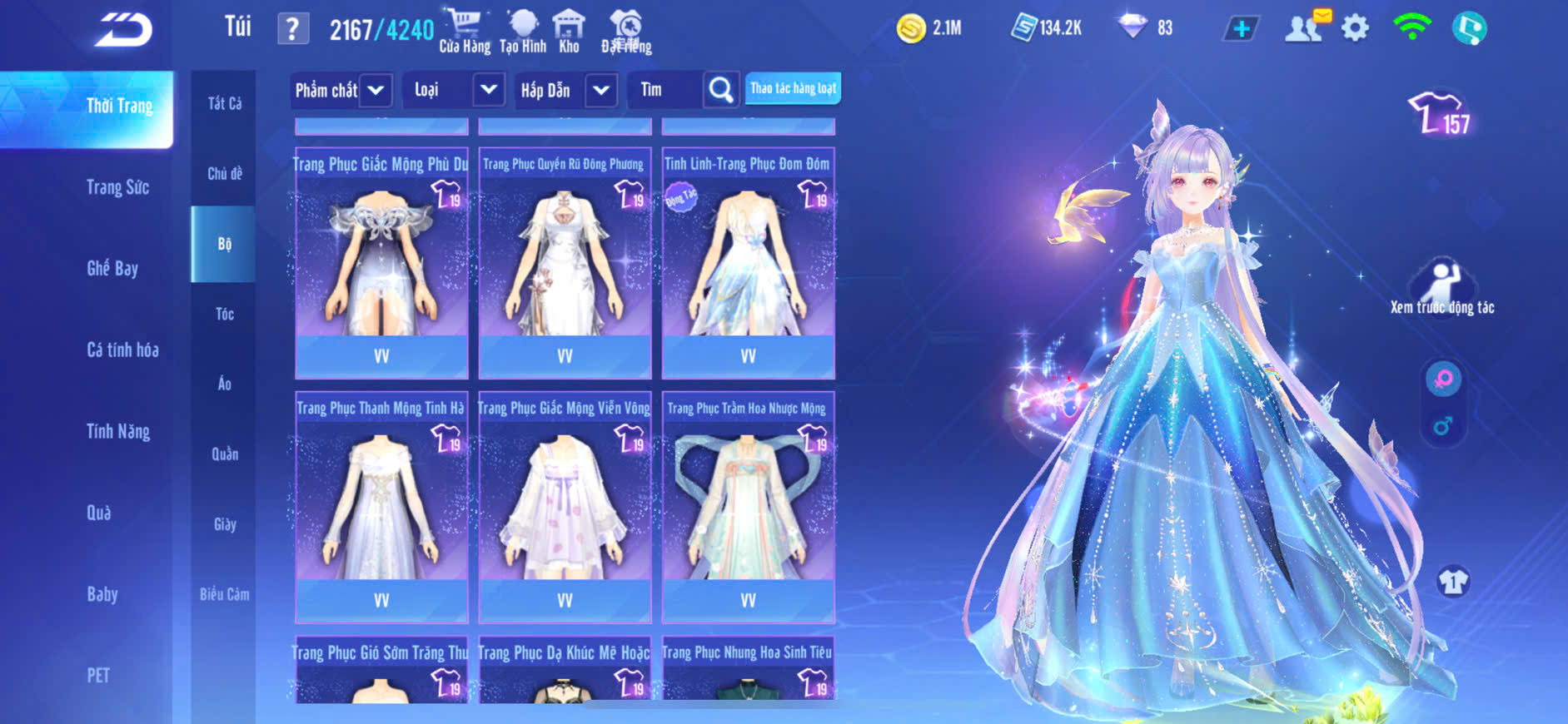Switch to the male gender icon
1568x724 pixels.
(x=1443, y=426)
